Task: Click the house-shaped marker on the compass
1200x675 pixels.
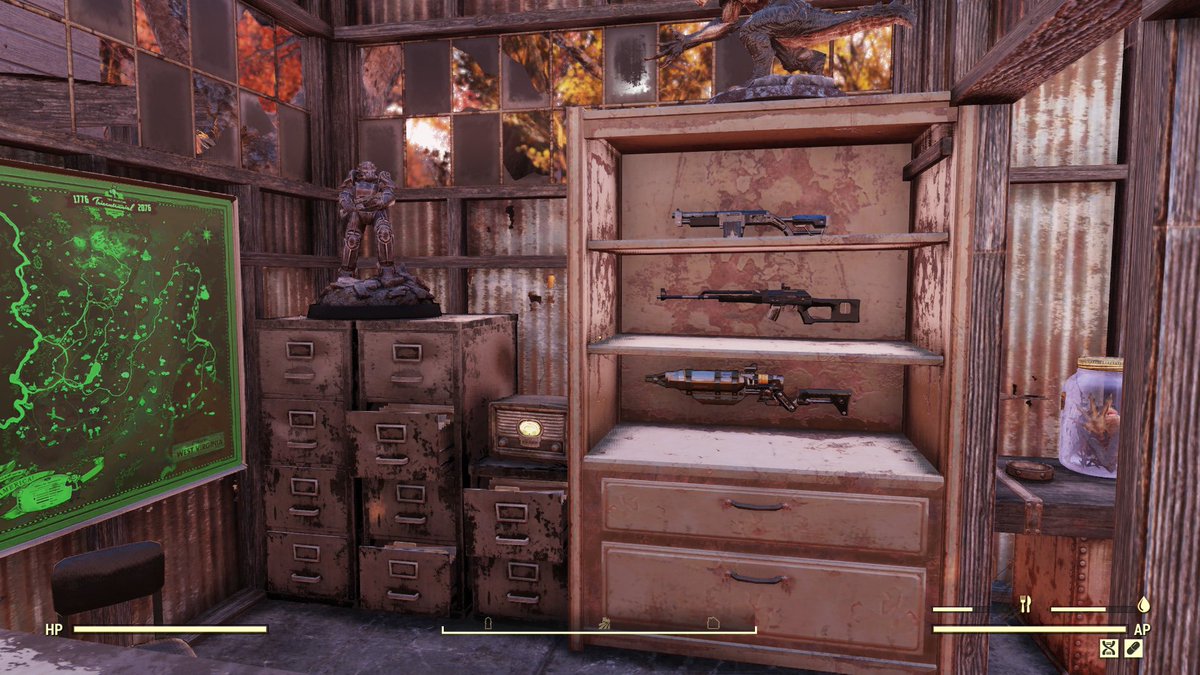Action: click(713, 622)
